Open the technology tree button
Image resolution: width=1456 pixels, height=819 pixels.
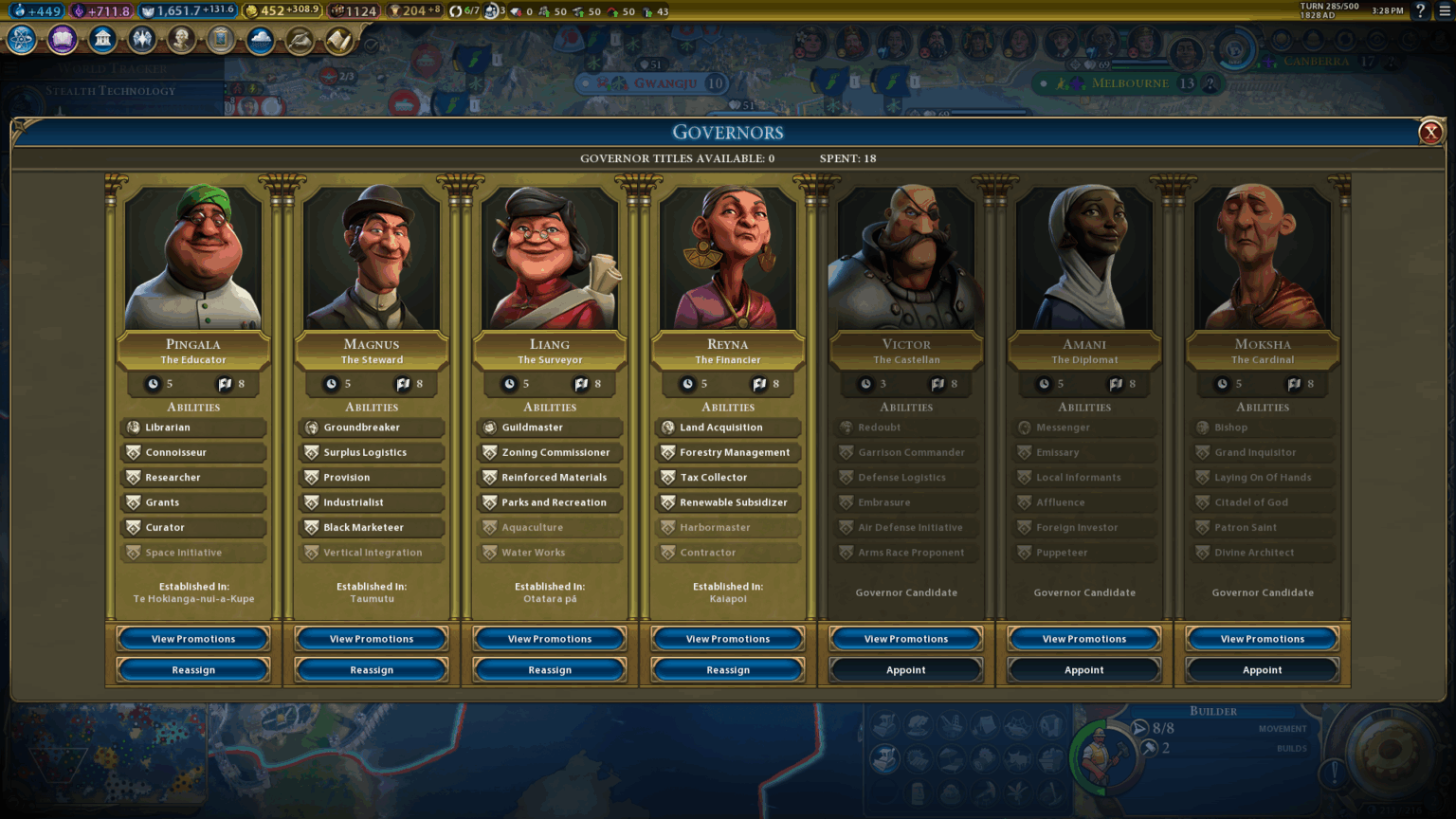[22, 40]
